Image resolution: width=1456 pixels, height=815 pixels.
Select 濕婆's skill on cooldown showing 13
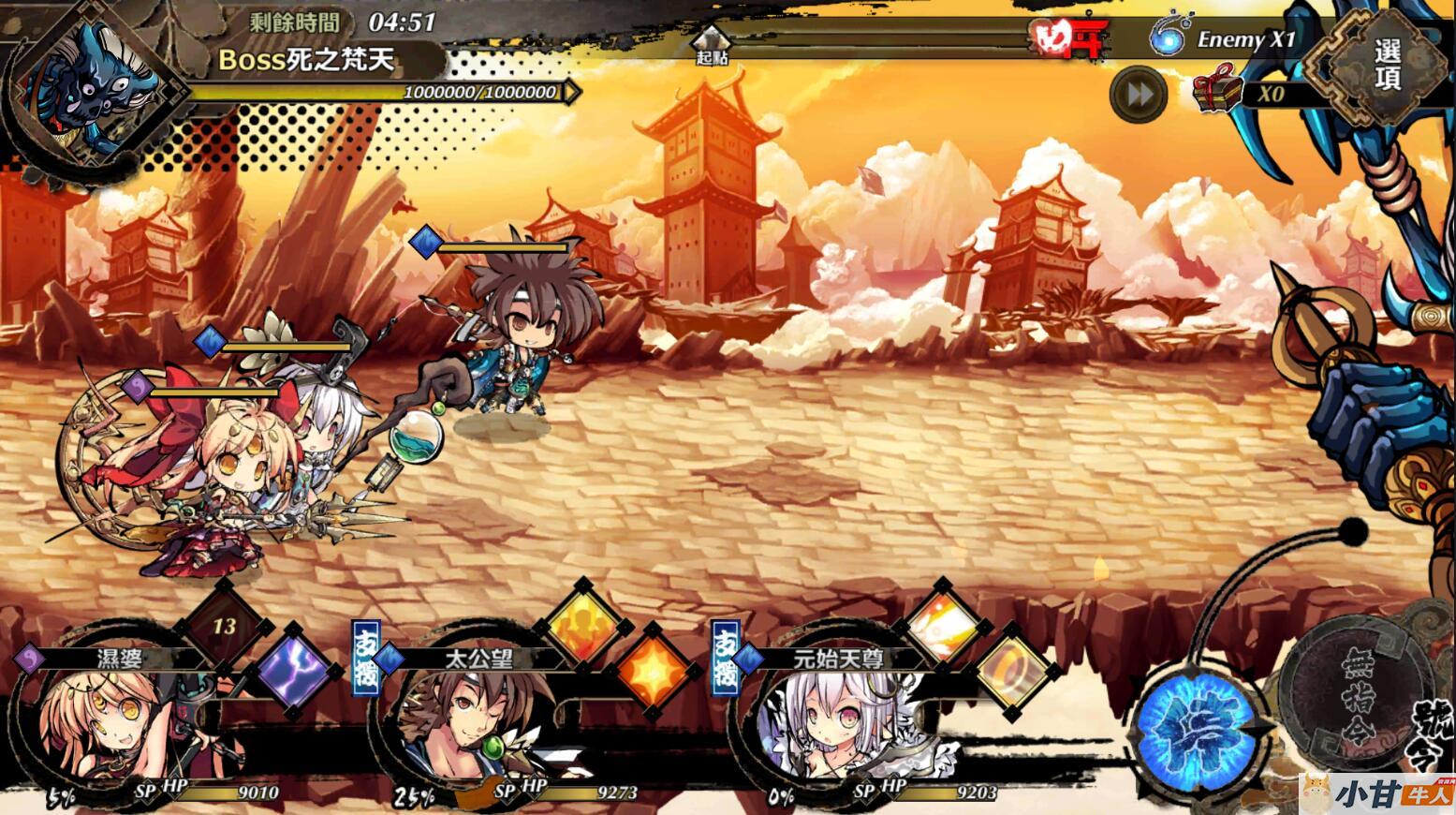click(223, 626)
